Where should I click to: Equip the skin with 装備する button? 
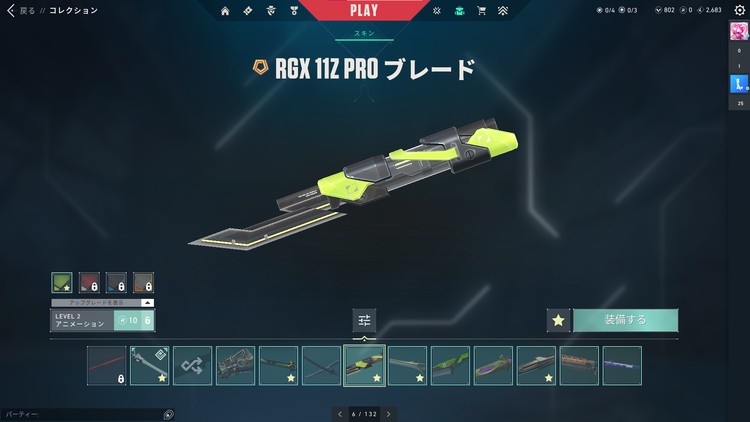coord(625,320)
